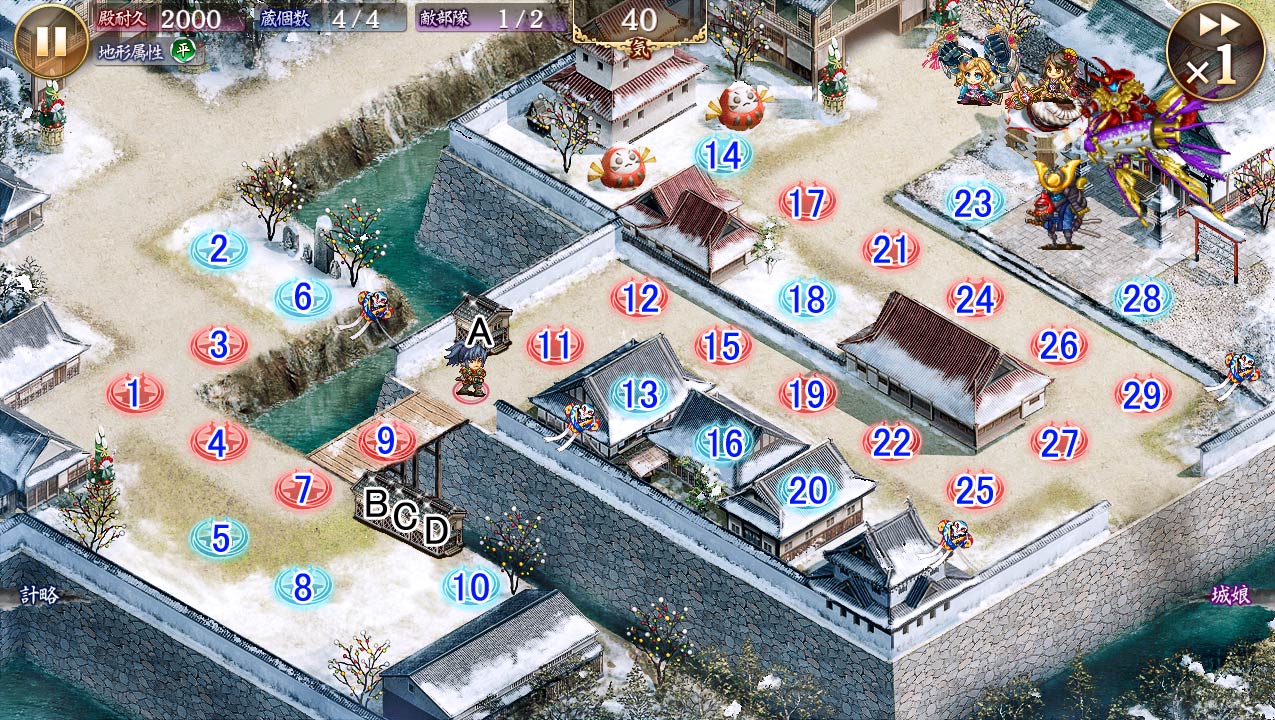Choose red placement marker 3
This screenshot has height=720, width=1275.
[x=219, y=345]
